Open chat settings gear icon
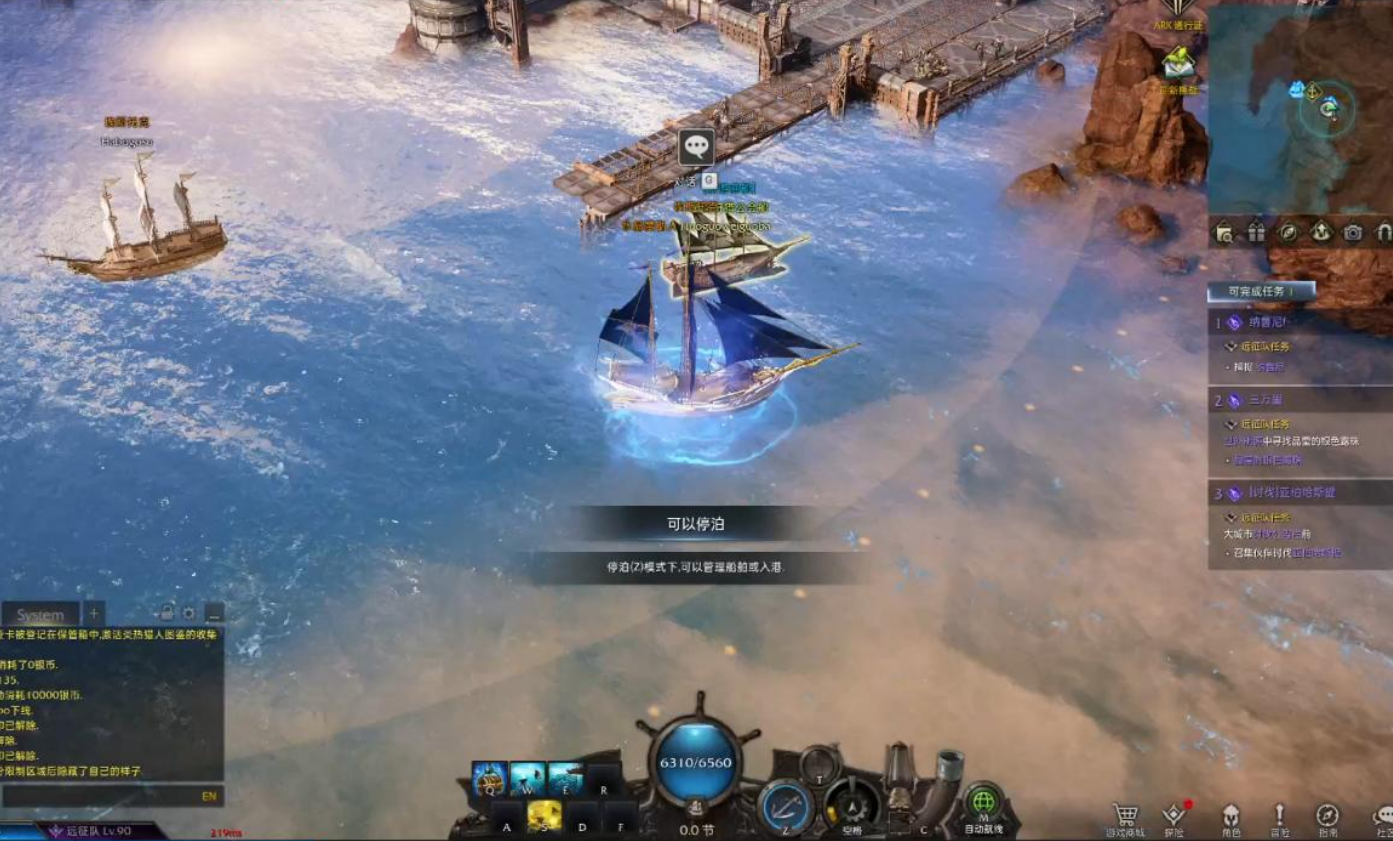The image size is (1393, 841). coord(188,613)
